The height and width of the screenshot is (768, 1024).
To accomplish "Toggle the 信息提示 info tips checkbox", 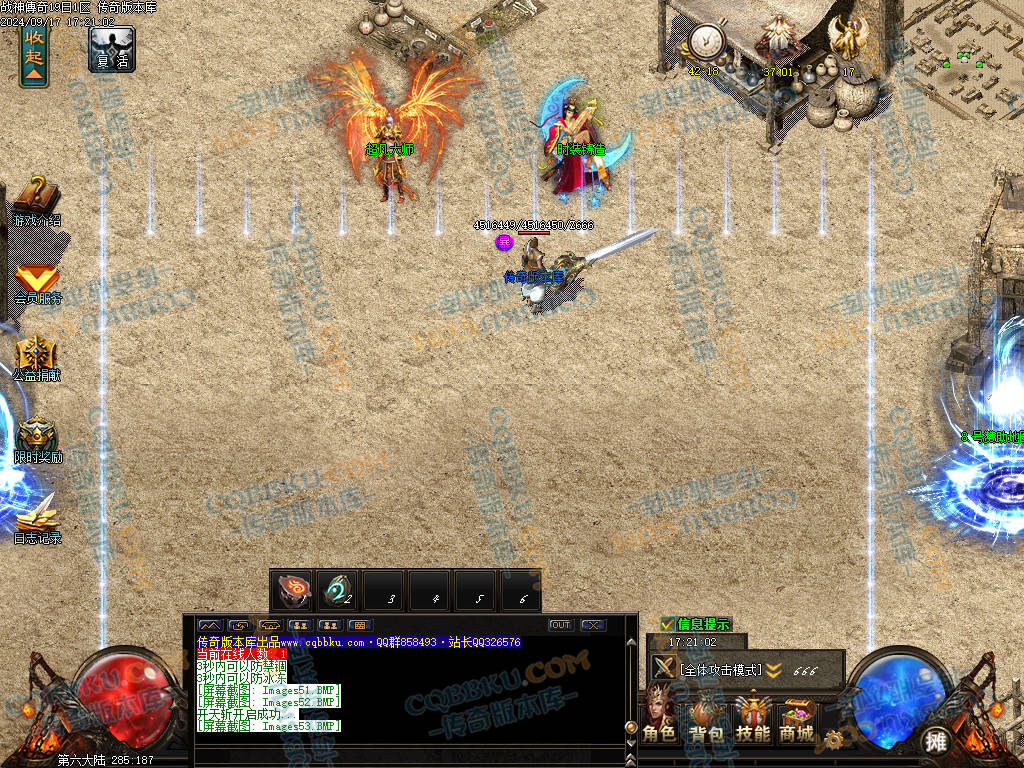I will pos(667,624).
